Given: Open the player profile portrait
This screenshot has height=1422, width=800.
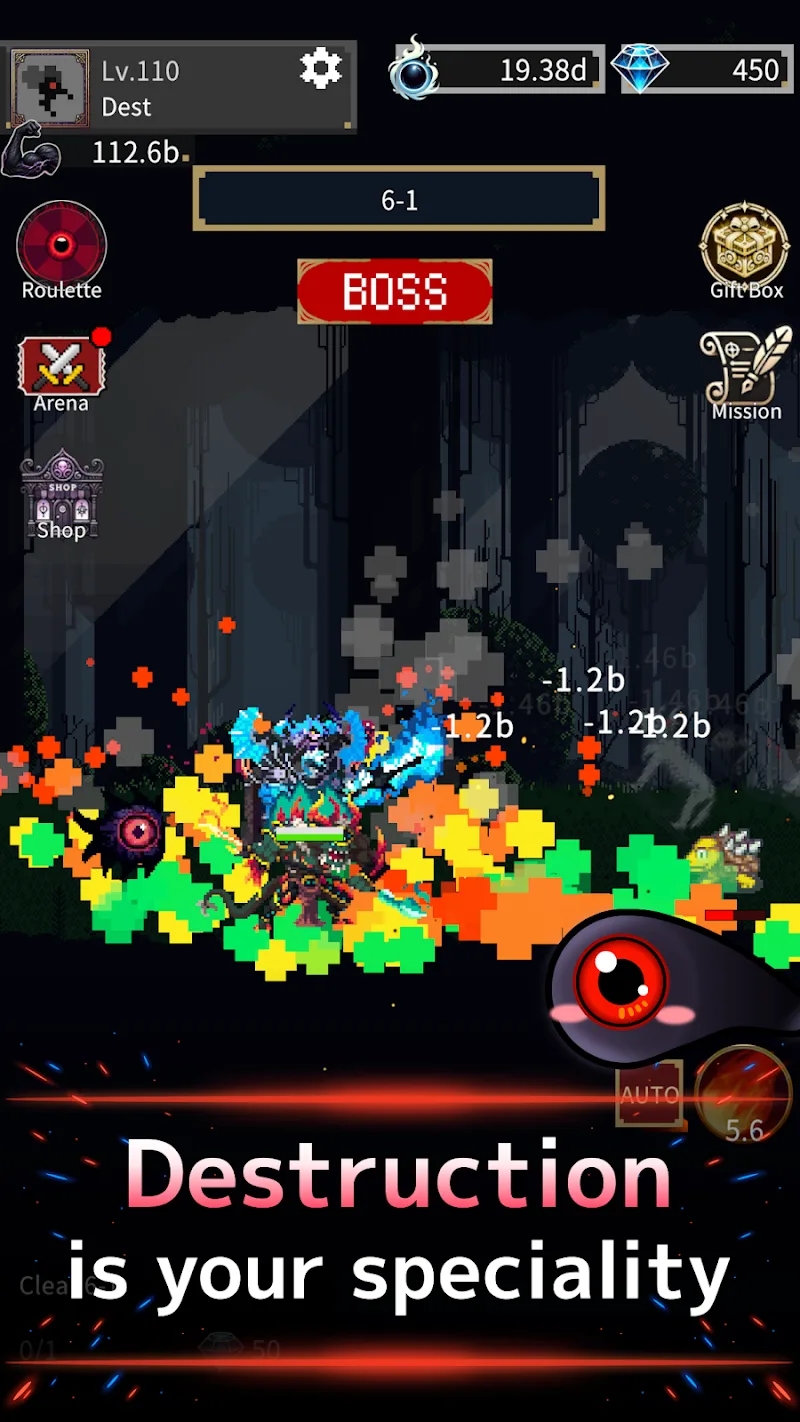Looking at the screenshot, I should (x=49, y=88).
